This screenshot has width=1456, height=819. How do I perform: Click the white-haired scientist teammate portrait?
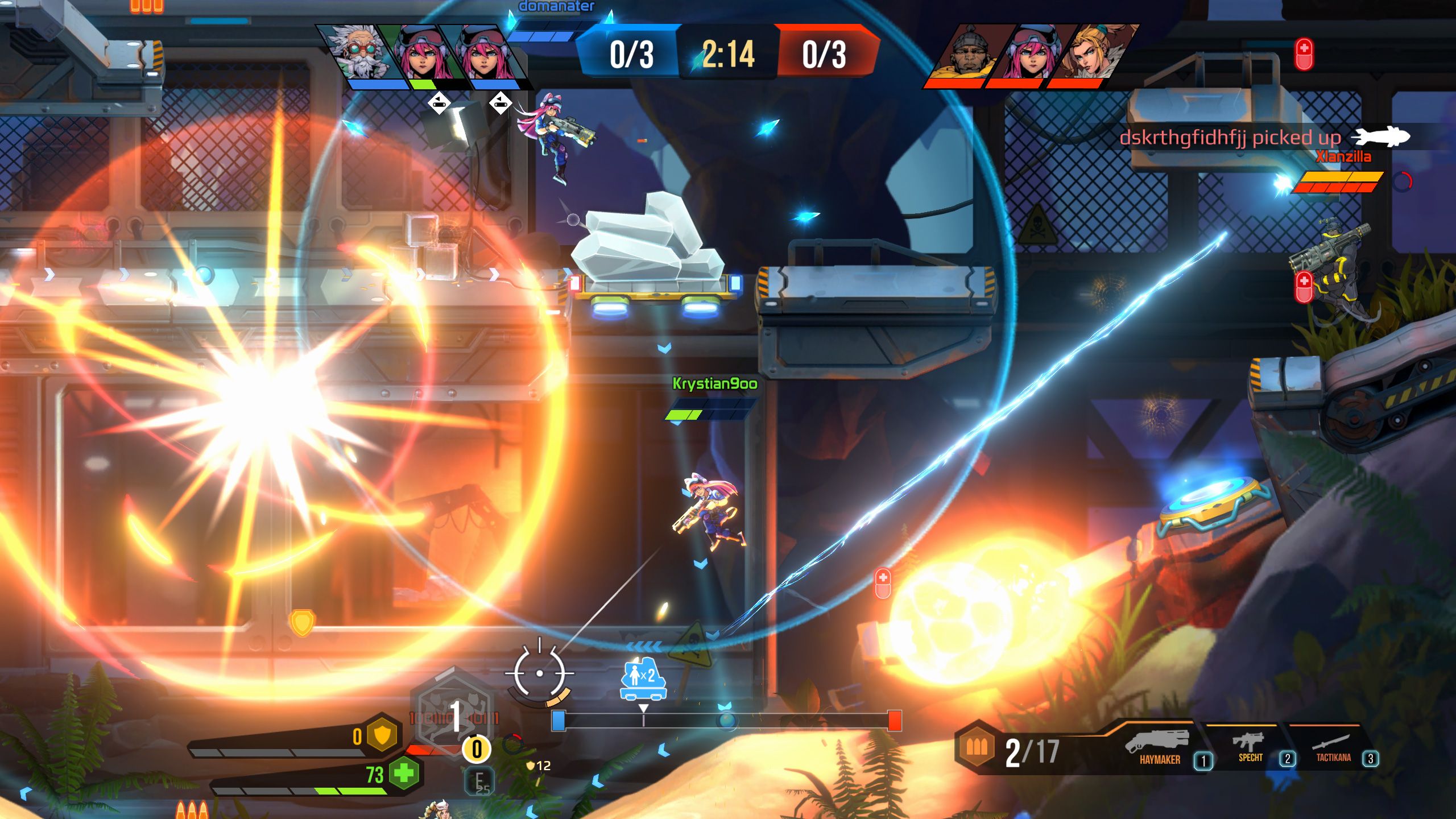(359, 54)
